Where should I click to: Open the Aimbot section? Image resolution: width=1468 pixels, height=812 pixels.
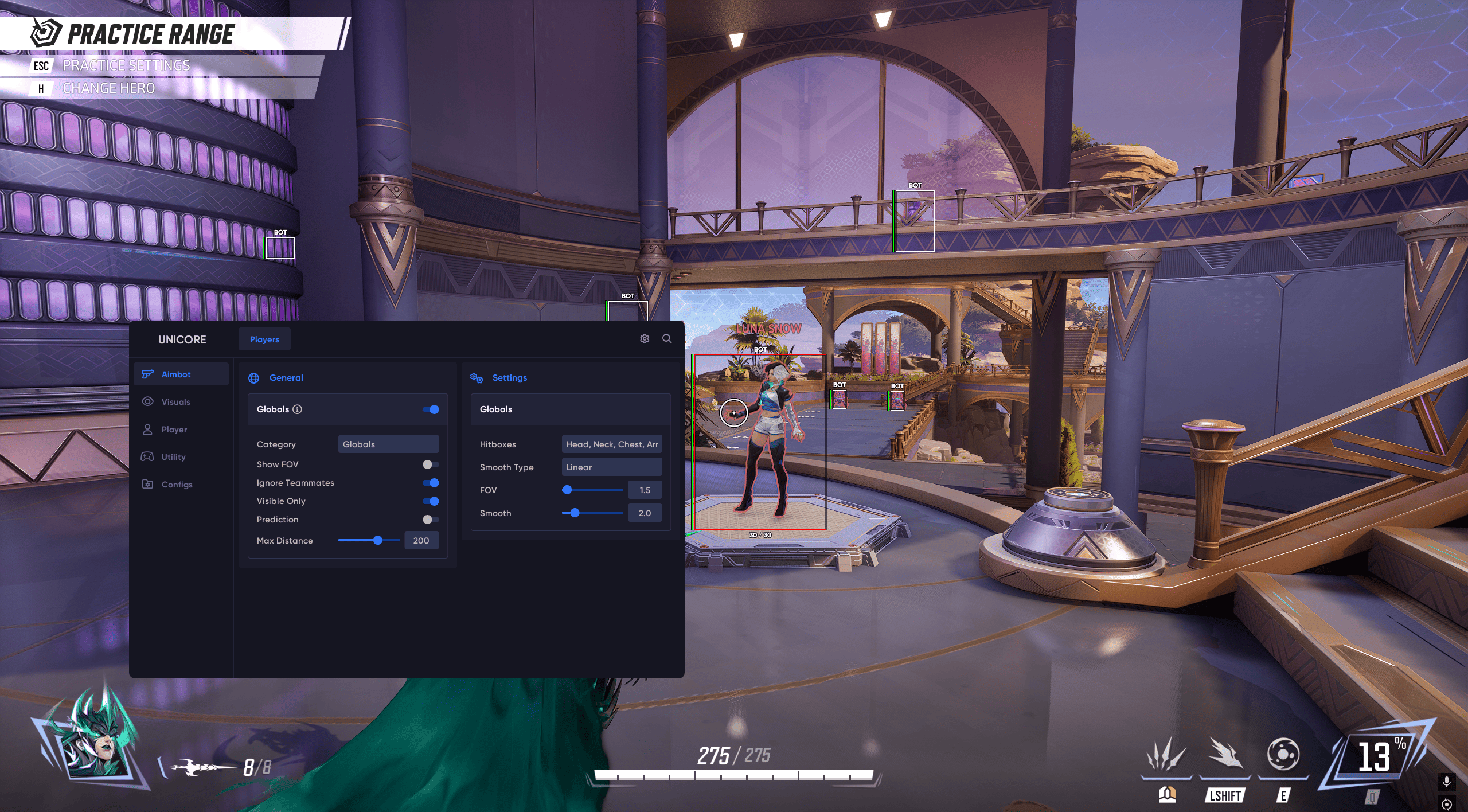pyautogui.click(x=175, y=374)
